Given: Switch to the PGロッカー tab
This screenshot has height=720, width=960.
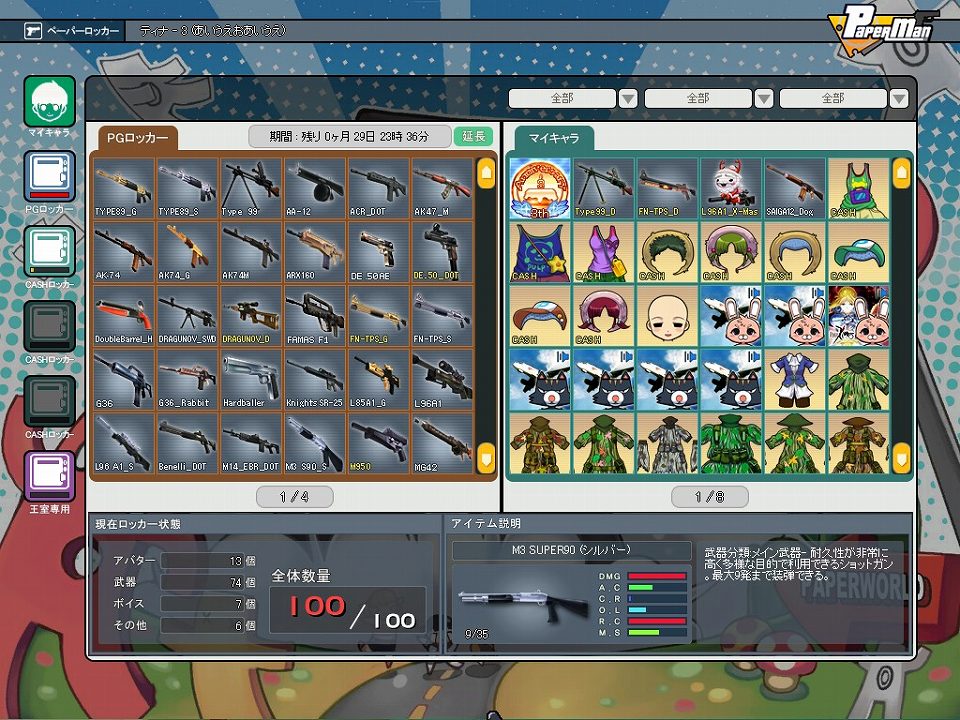Looking at the screenshot, I should click(x=138, y=138).
